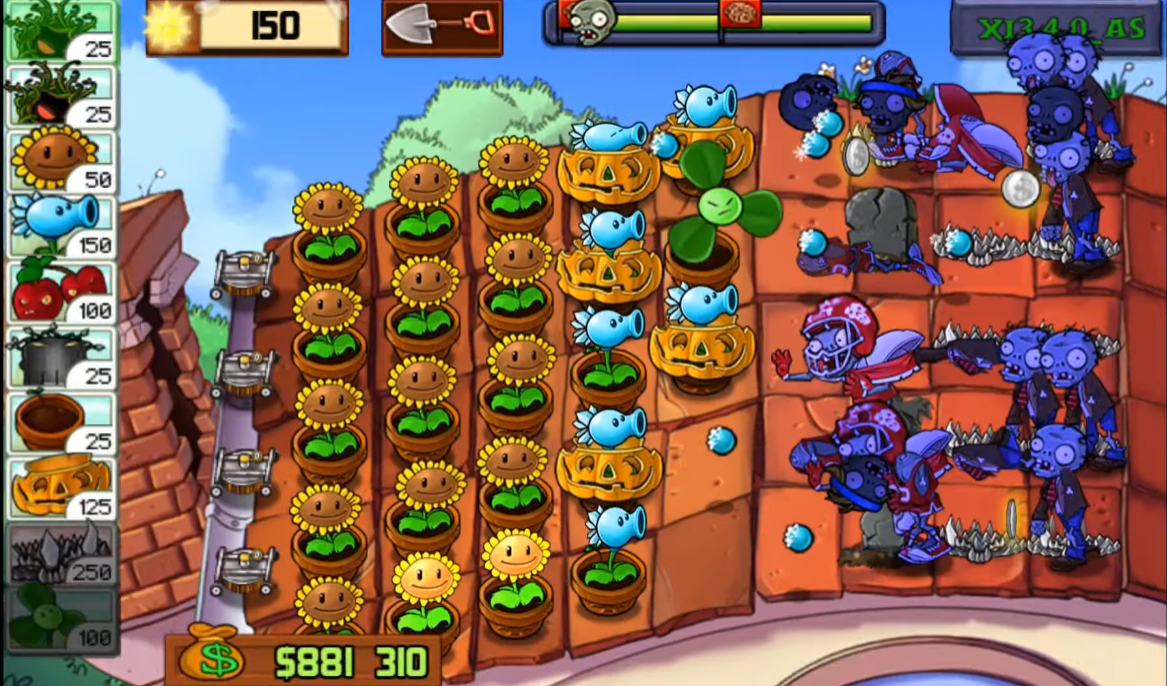
Task: Pick the Sunflower seed packet
Action: coord(62,159)
